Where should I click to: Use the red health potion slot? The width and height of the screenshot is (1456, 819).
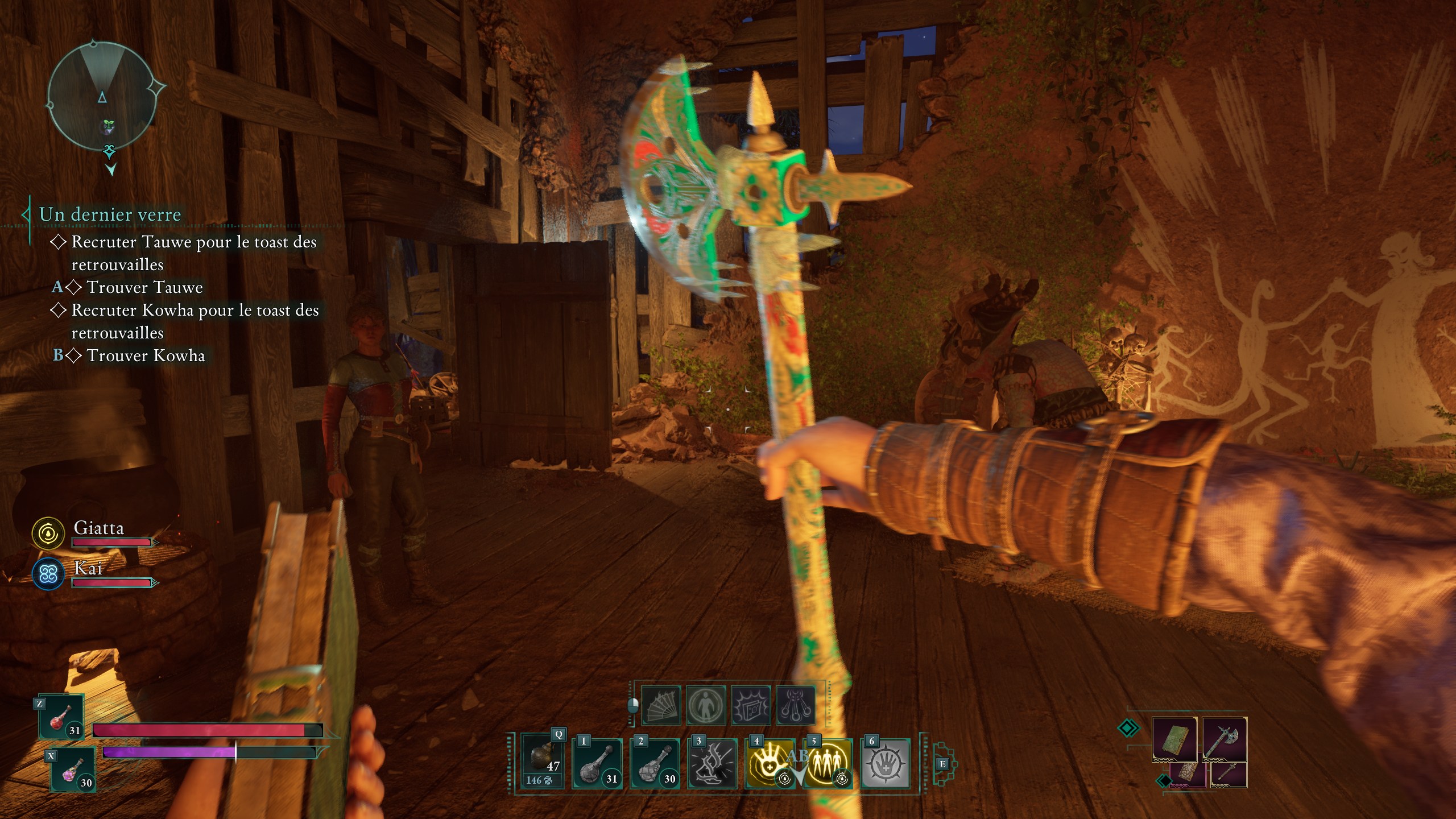[61, 718]
